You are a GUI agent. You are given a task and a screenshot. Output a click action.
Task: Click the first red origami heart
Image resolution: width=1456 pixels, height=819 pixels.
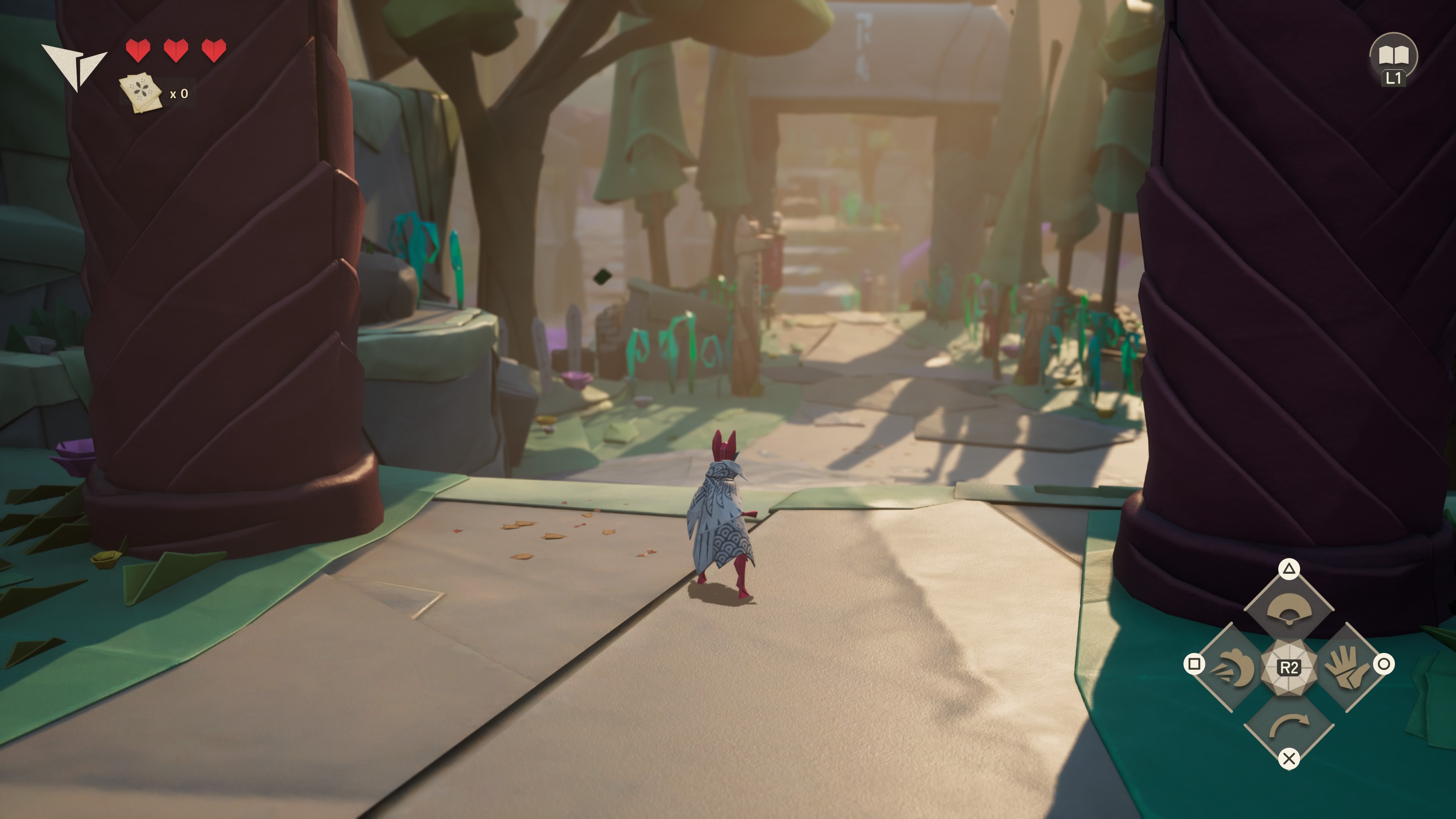coord(138,50)
